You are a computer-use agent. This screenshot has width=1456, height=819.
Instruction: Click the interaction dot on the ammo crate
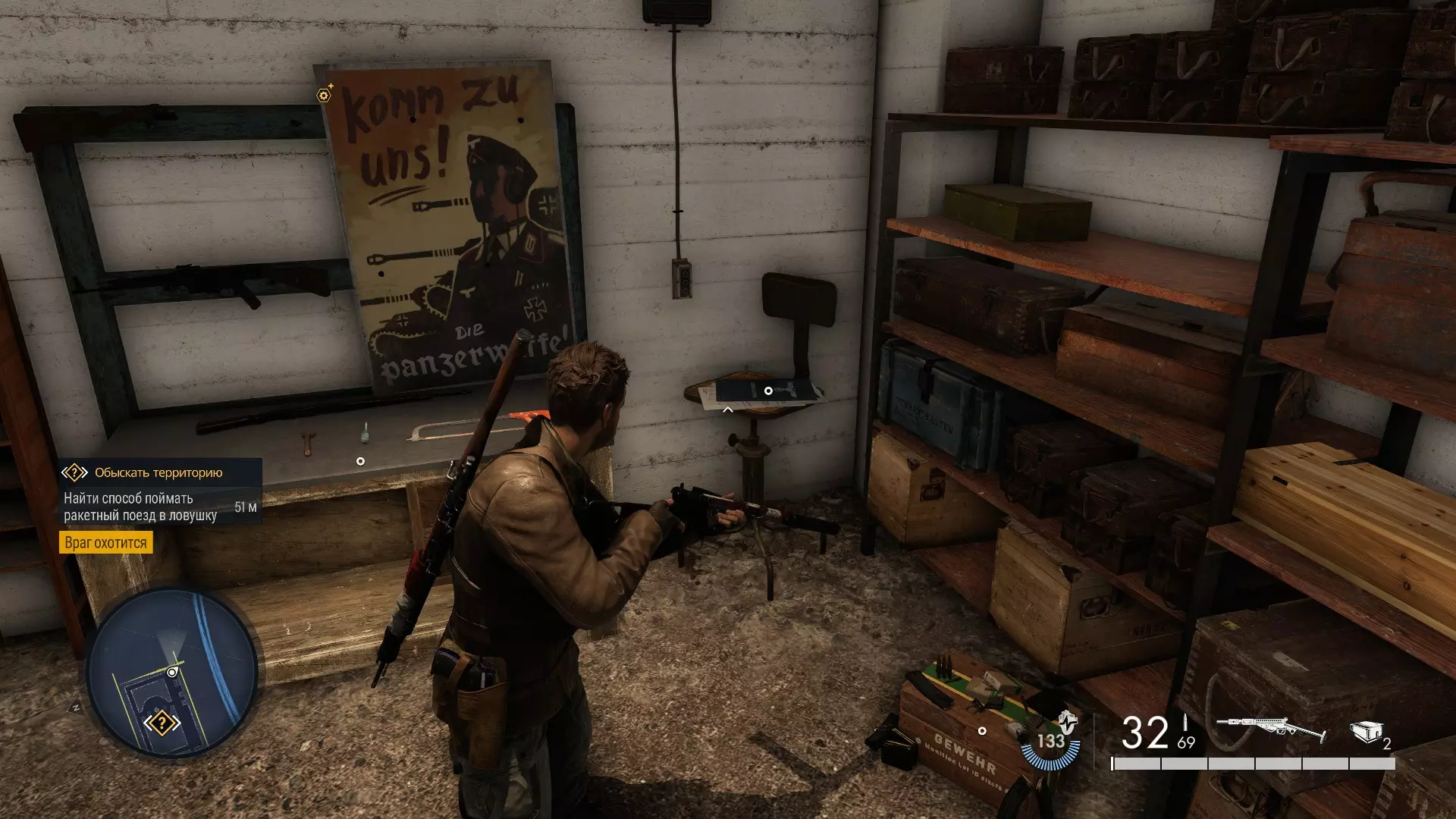pyautogui.click(x=982, y=731)
